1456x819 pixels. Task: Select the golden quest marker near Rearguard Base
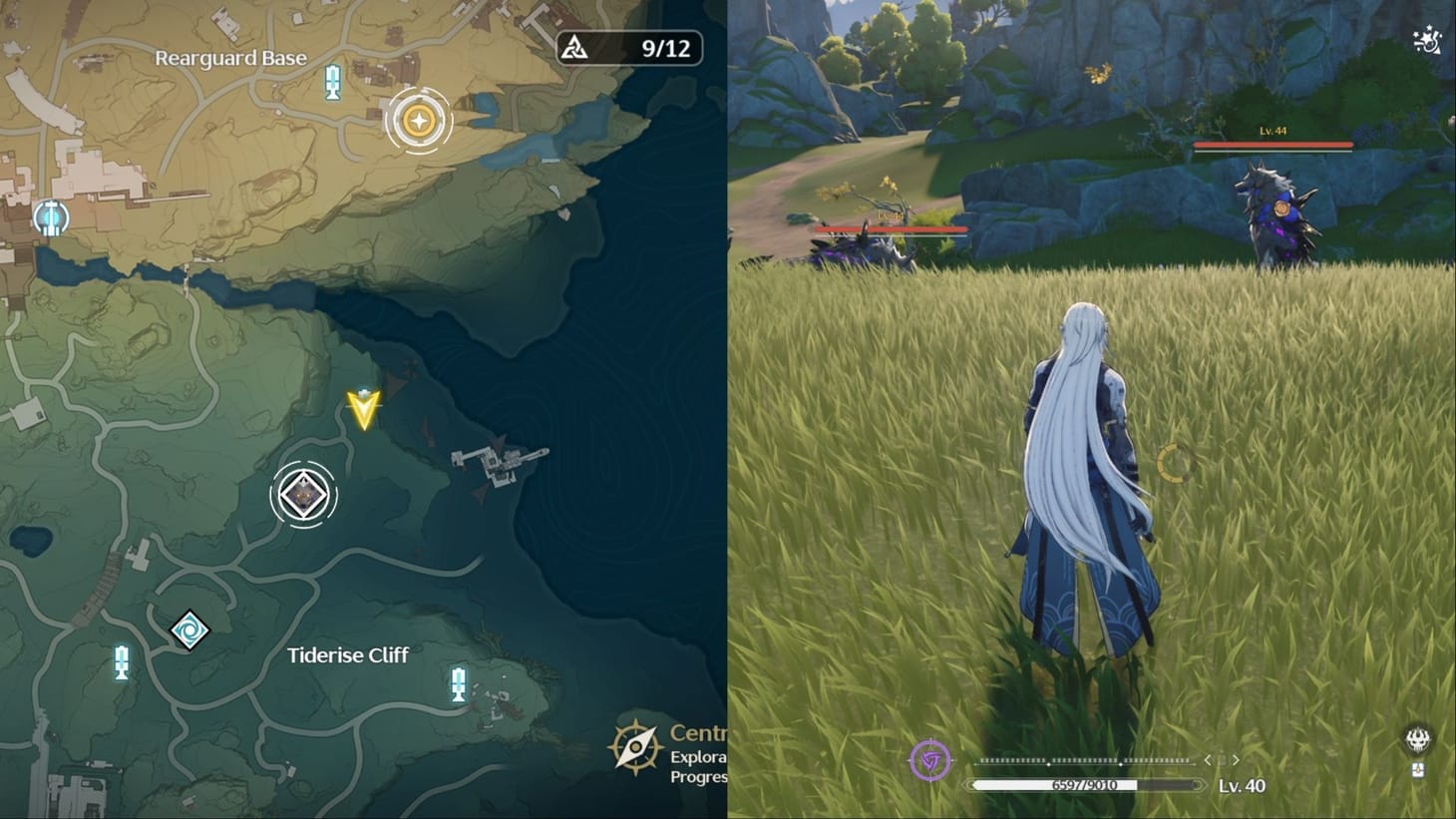point(420,121)
